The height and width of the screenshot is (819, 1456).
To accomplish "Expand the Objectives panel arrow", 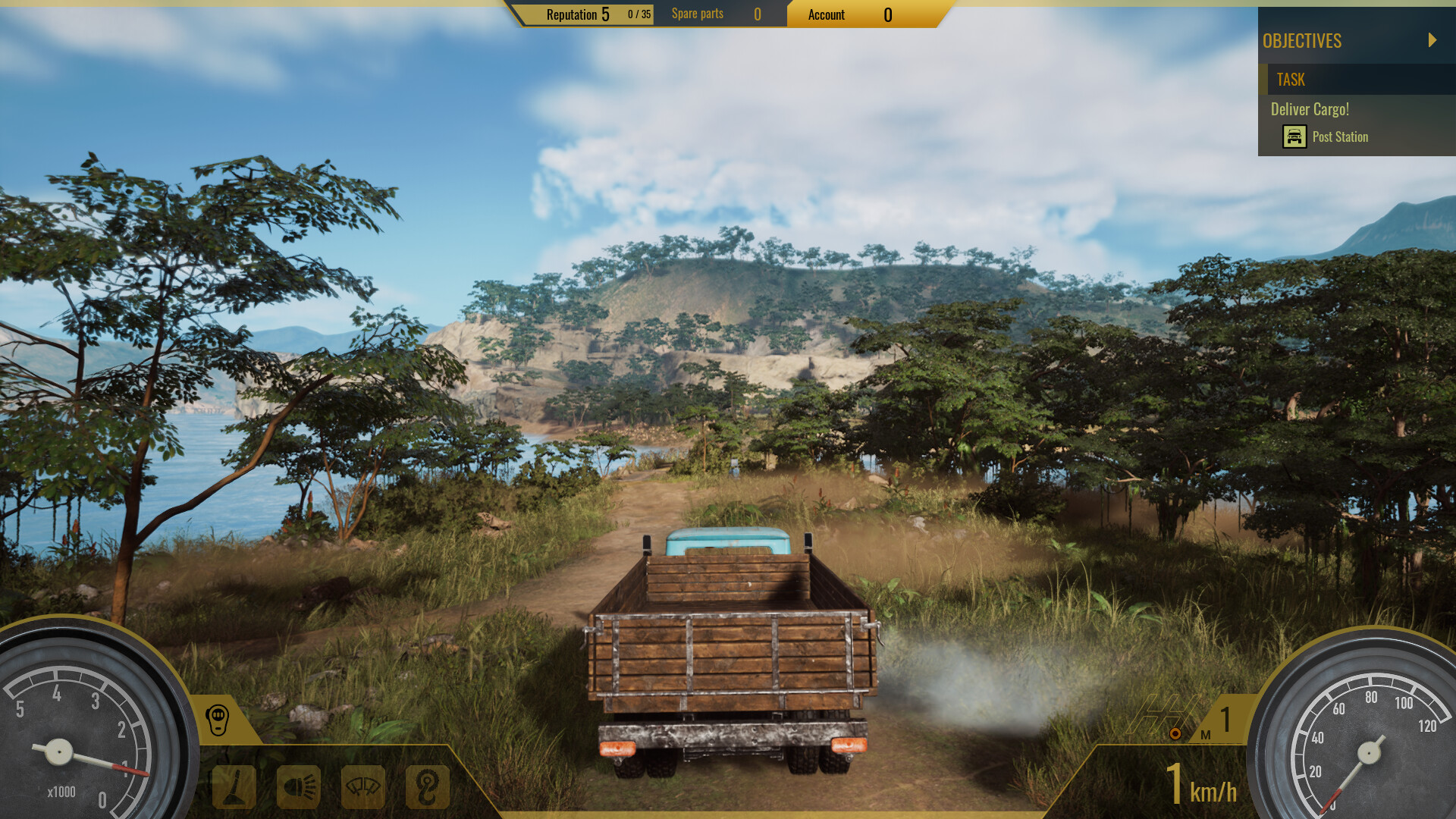I will 1433,41.
